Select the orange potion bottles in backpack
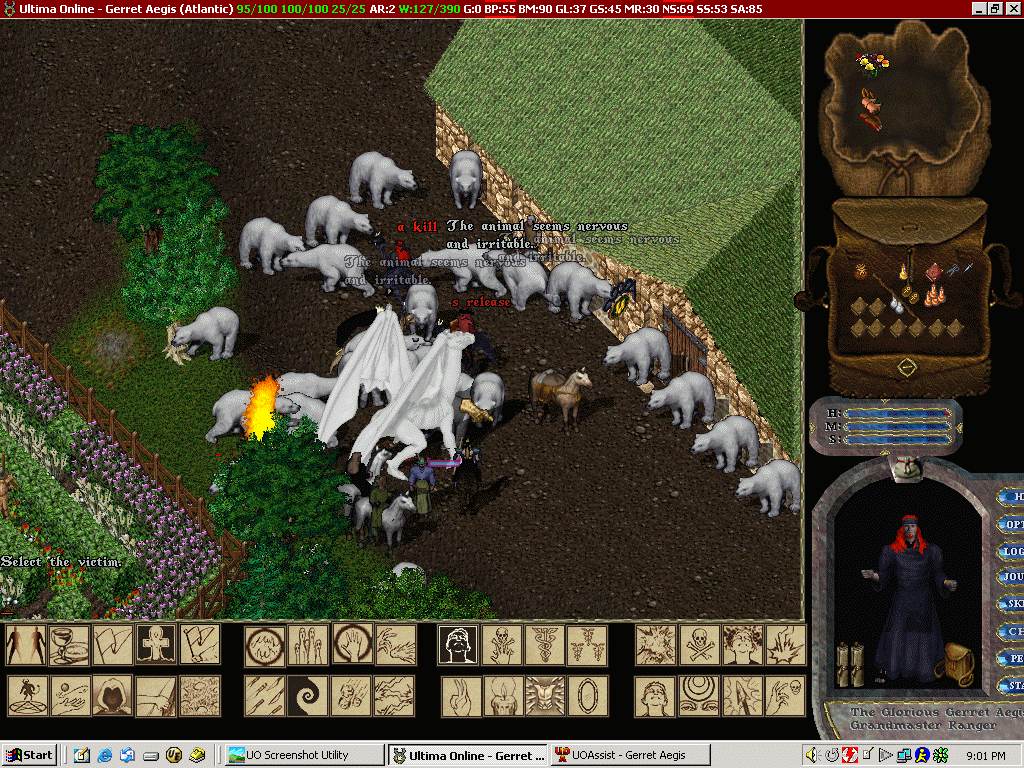Screen dimensions: 1024x768 [934, 295]
